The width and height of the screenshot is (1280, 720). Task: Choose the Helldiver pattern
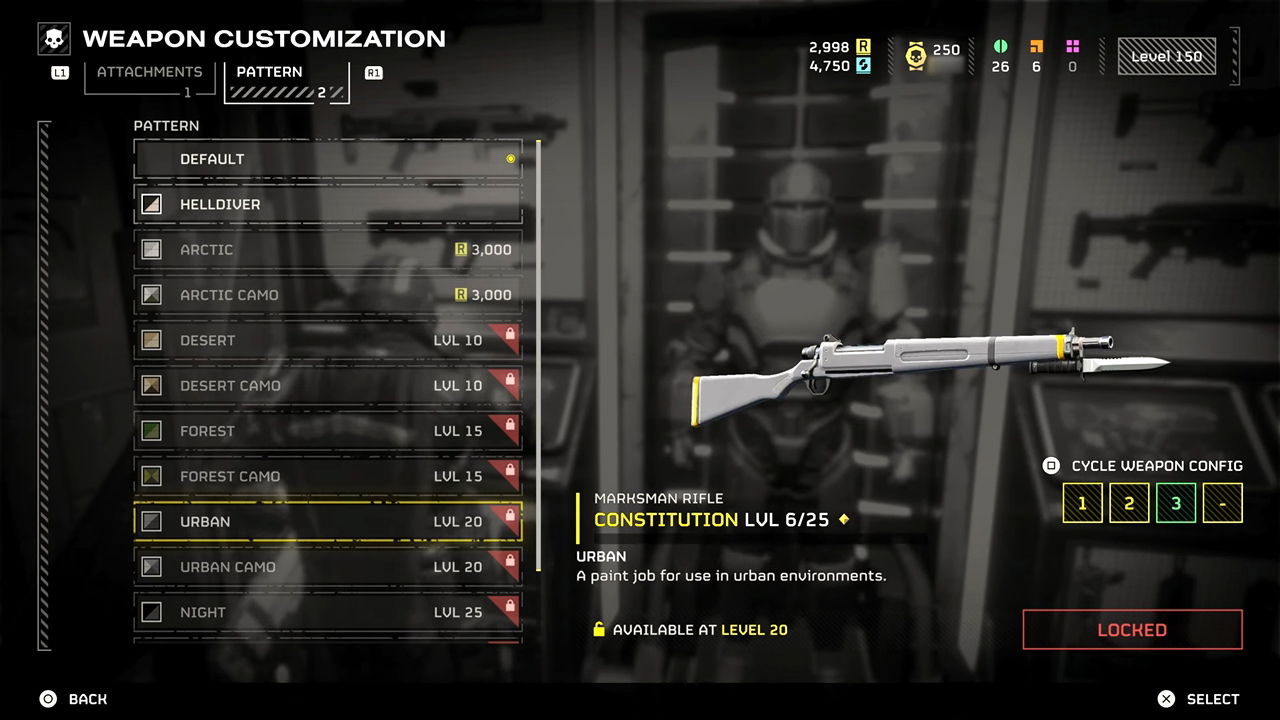click(x=328, y=204)
